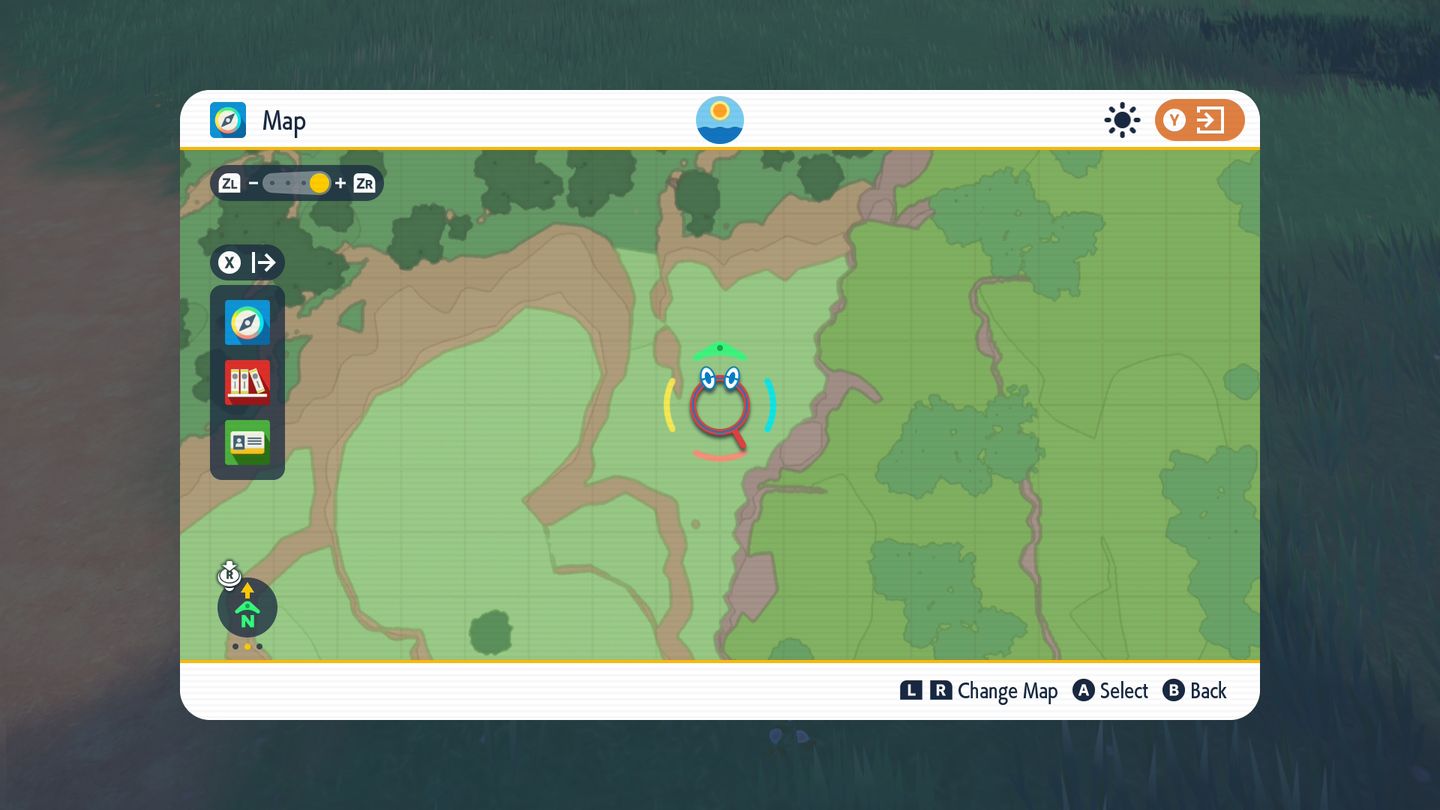Open the trainer Profile card app
Screen dimensions: 1440x810
click(247, 442)
